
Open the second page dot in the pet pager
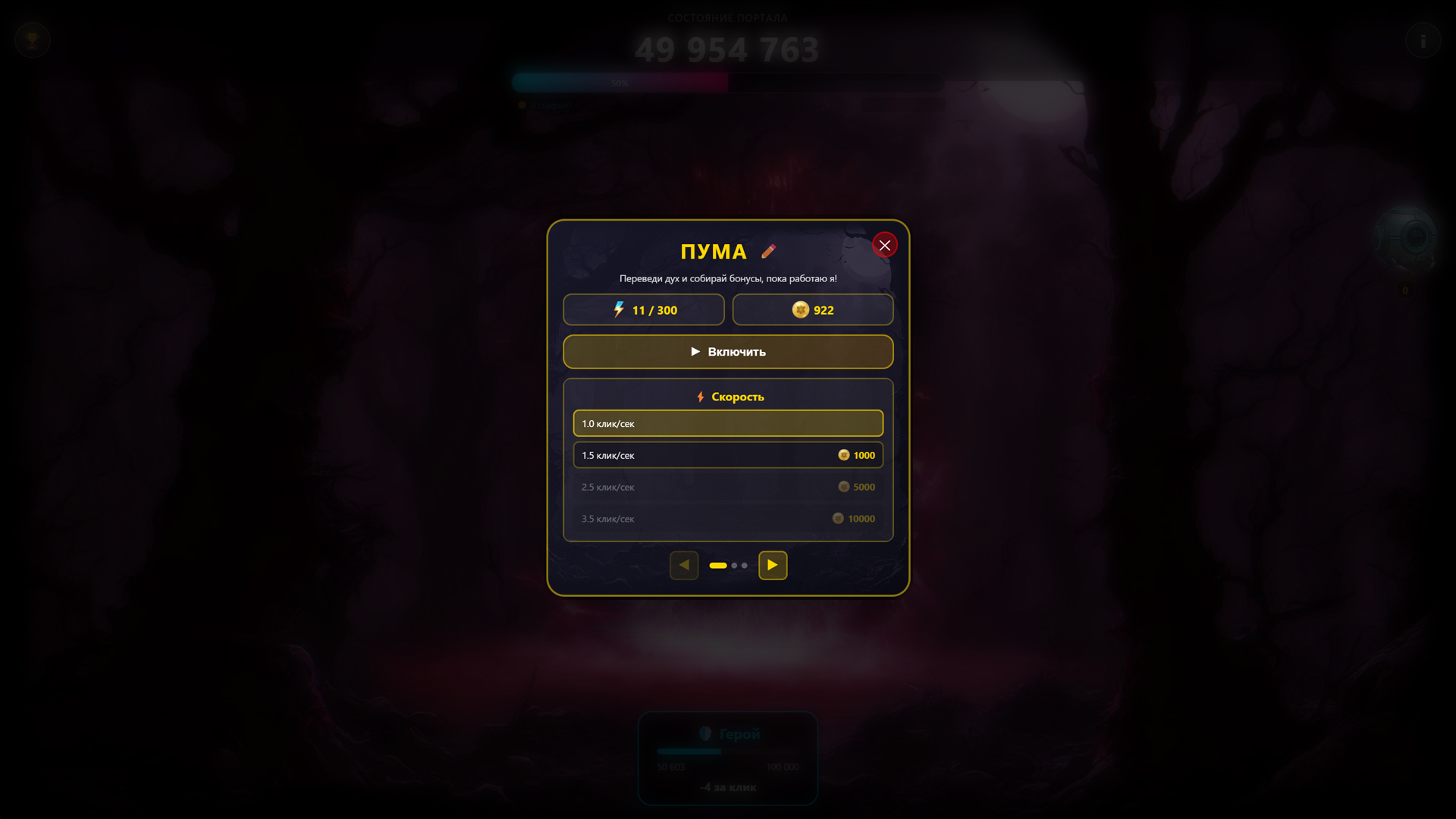click(733, 565)
